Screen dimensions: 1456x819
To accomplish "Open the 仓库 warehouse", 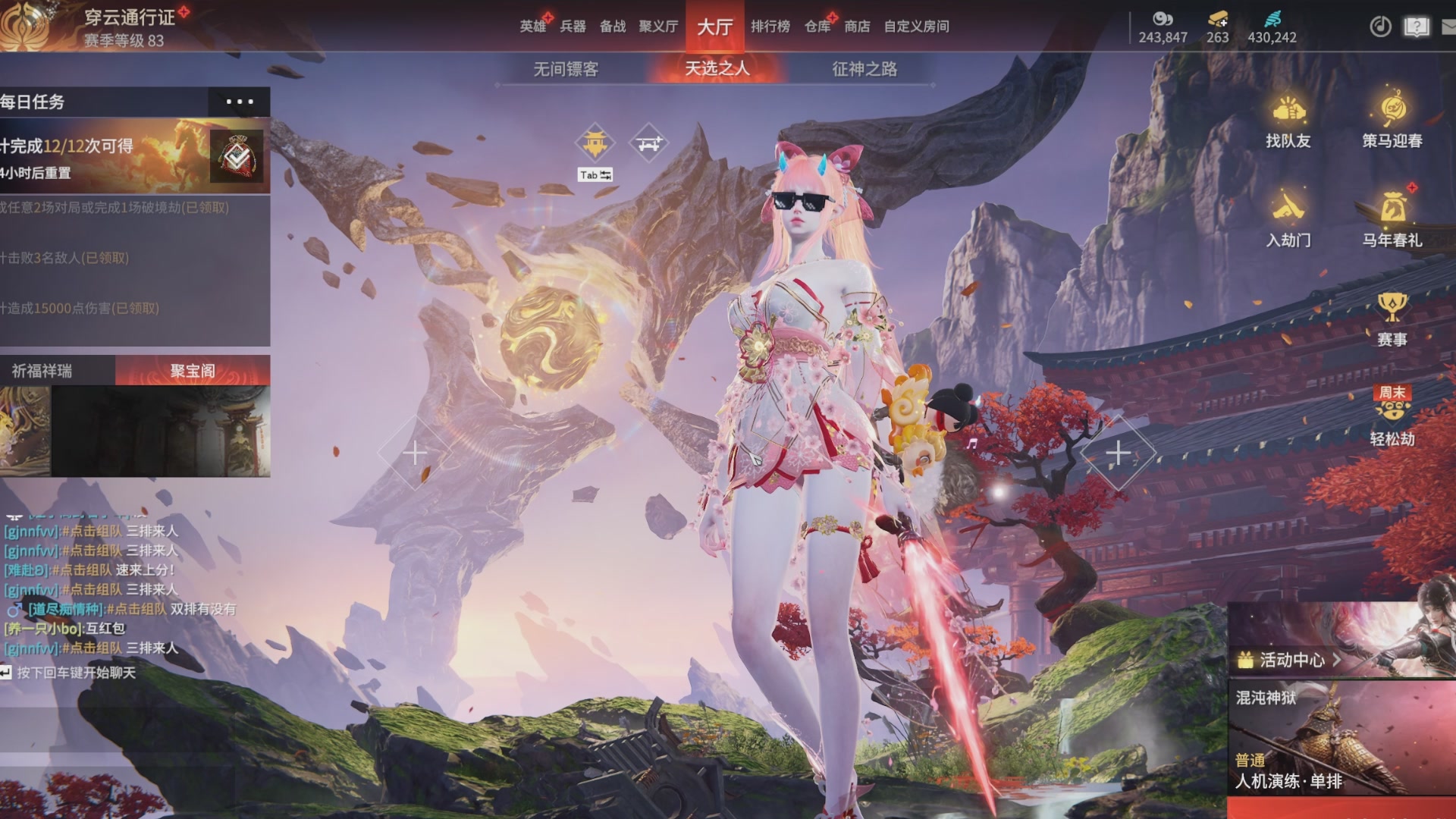I will [x=817, y=27].
